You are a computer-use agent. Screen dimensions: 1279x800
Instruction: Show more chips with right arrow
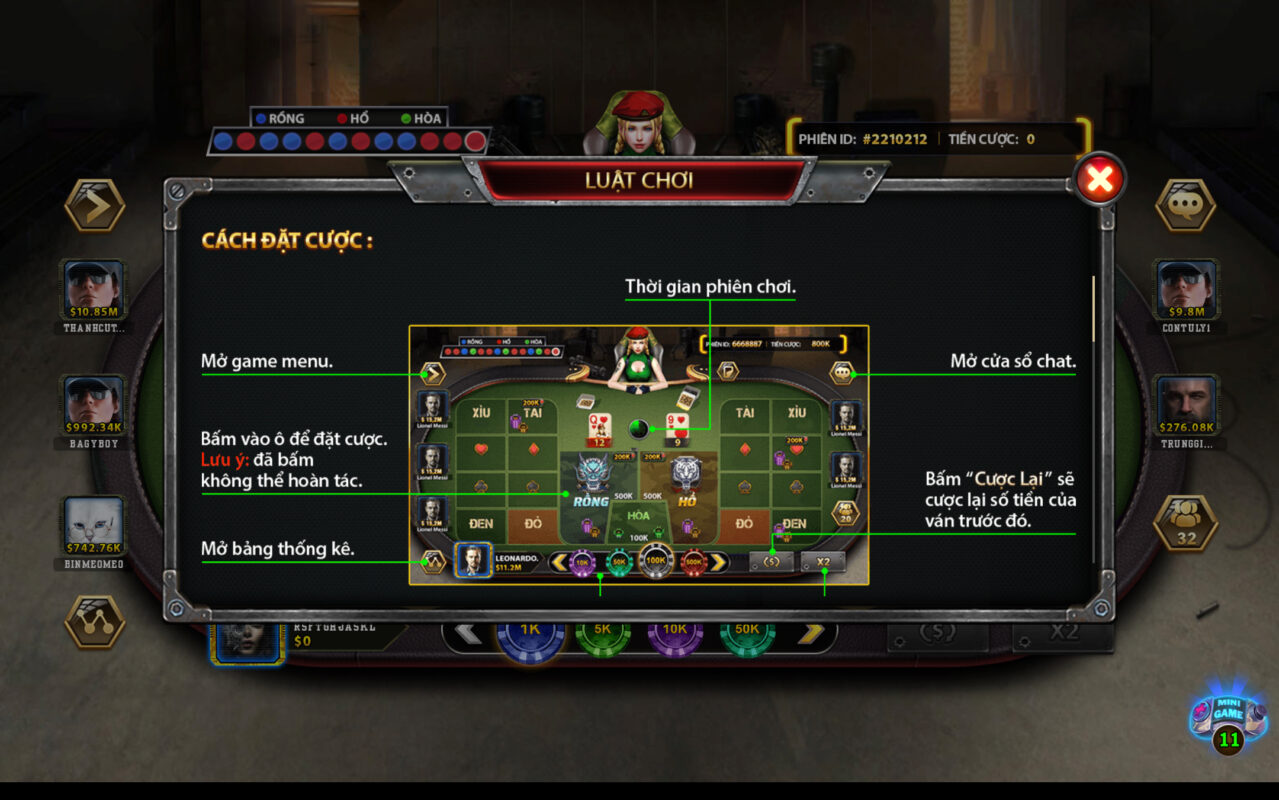(x=812, y=632)
